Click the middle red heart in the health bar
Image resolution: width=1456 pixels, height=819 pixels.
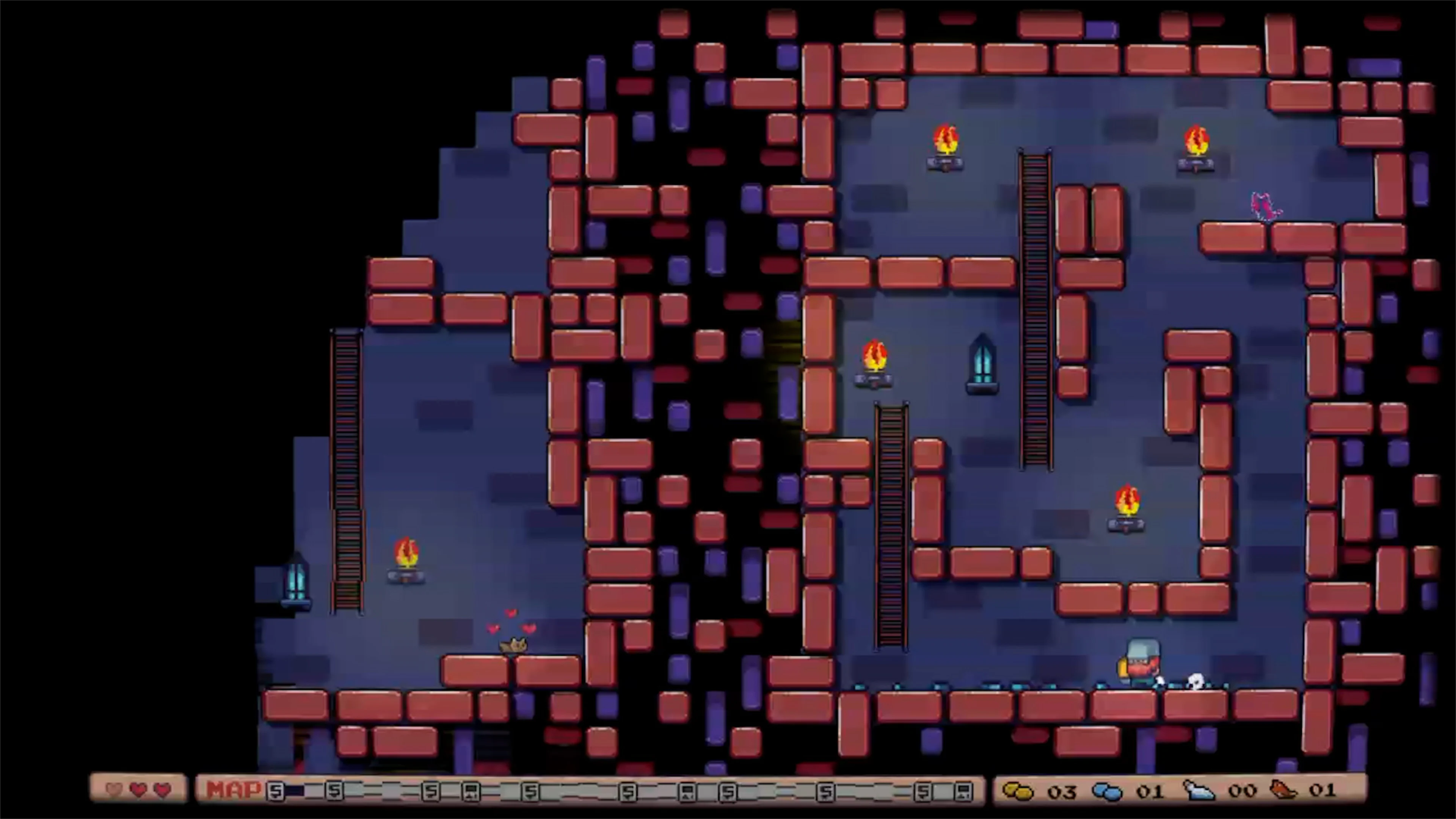coord(138,791)
